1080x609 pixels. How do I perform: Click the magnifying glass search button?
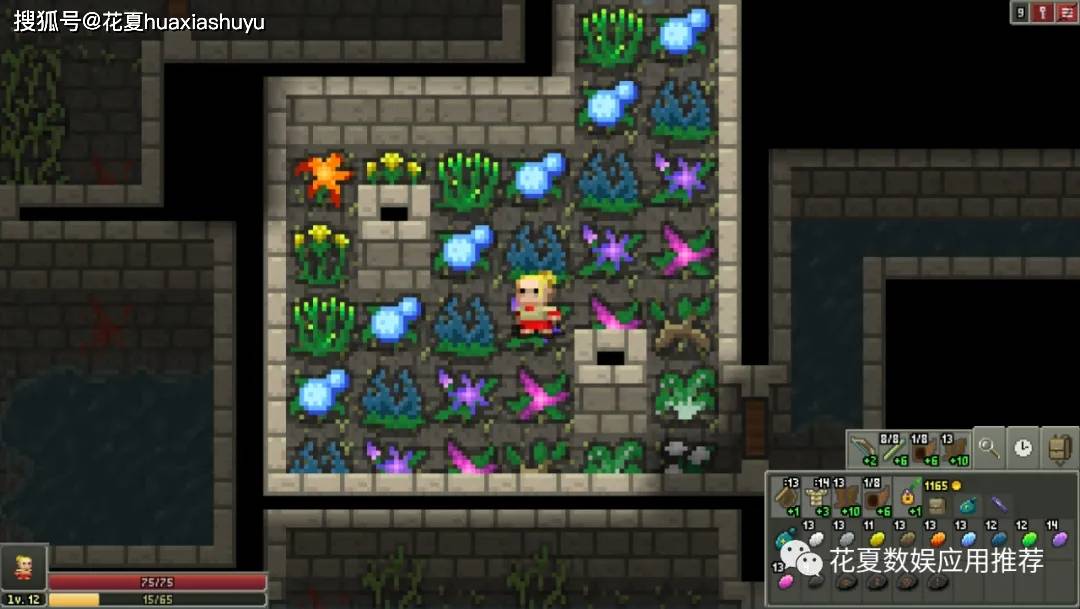tap(990, 447)
